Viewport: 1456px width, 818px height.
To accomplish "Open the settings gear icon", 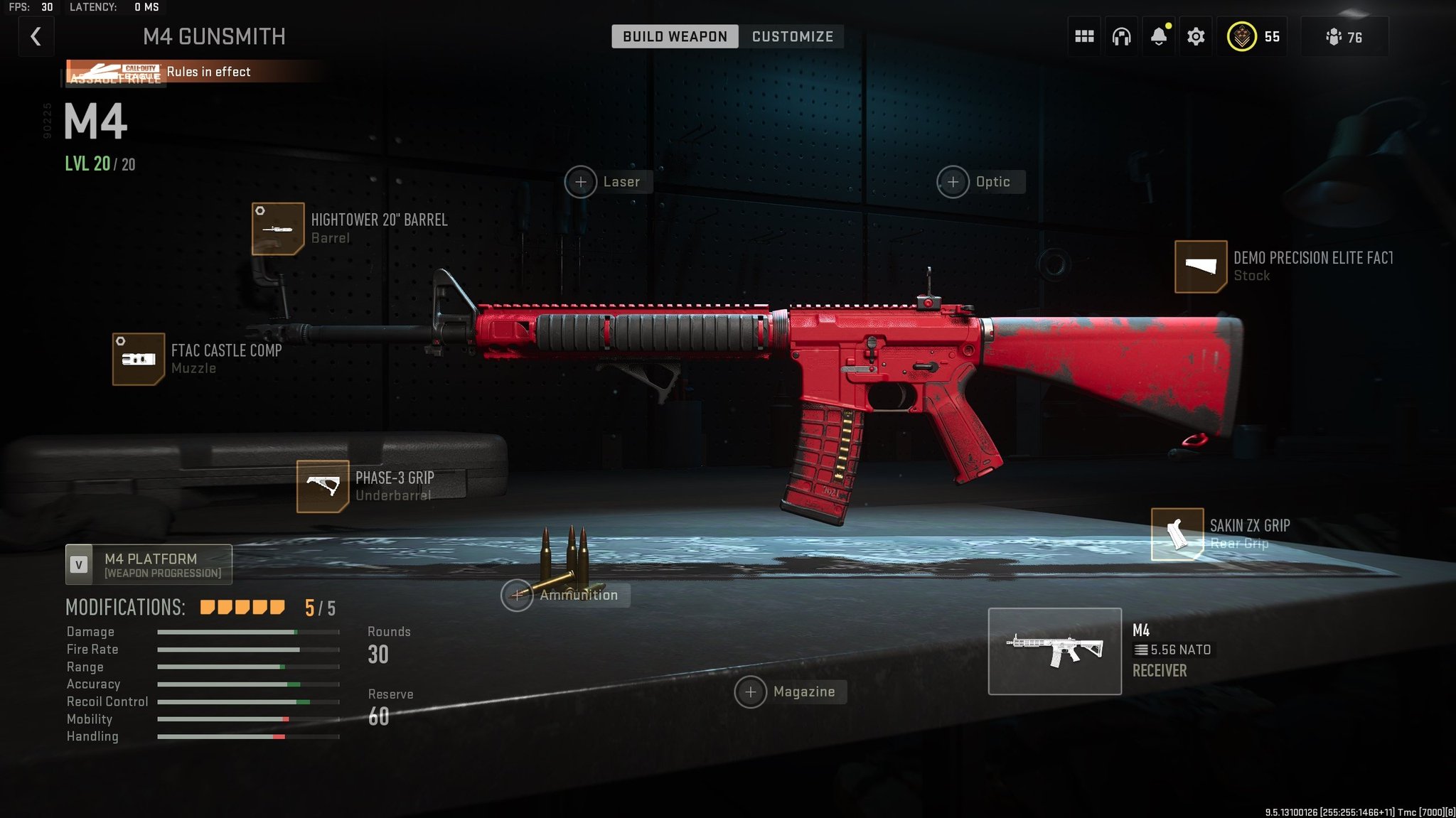I will click(1196, 36).
